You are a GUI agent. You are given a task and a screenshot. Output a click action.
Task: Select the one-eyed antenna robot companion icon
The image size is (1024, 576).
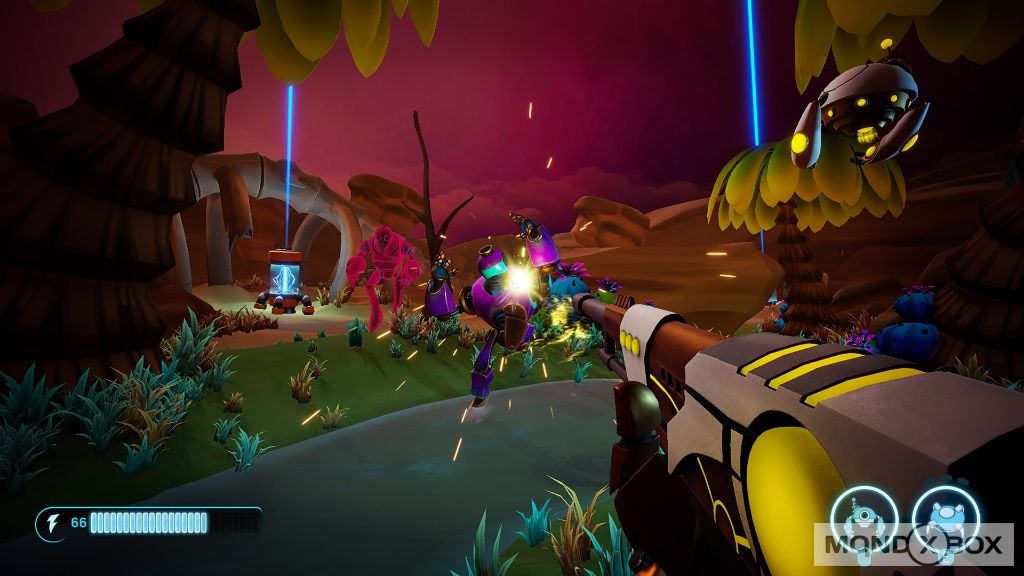coord(862,520)
